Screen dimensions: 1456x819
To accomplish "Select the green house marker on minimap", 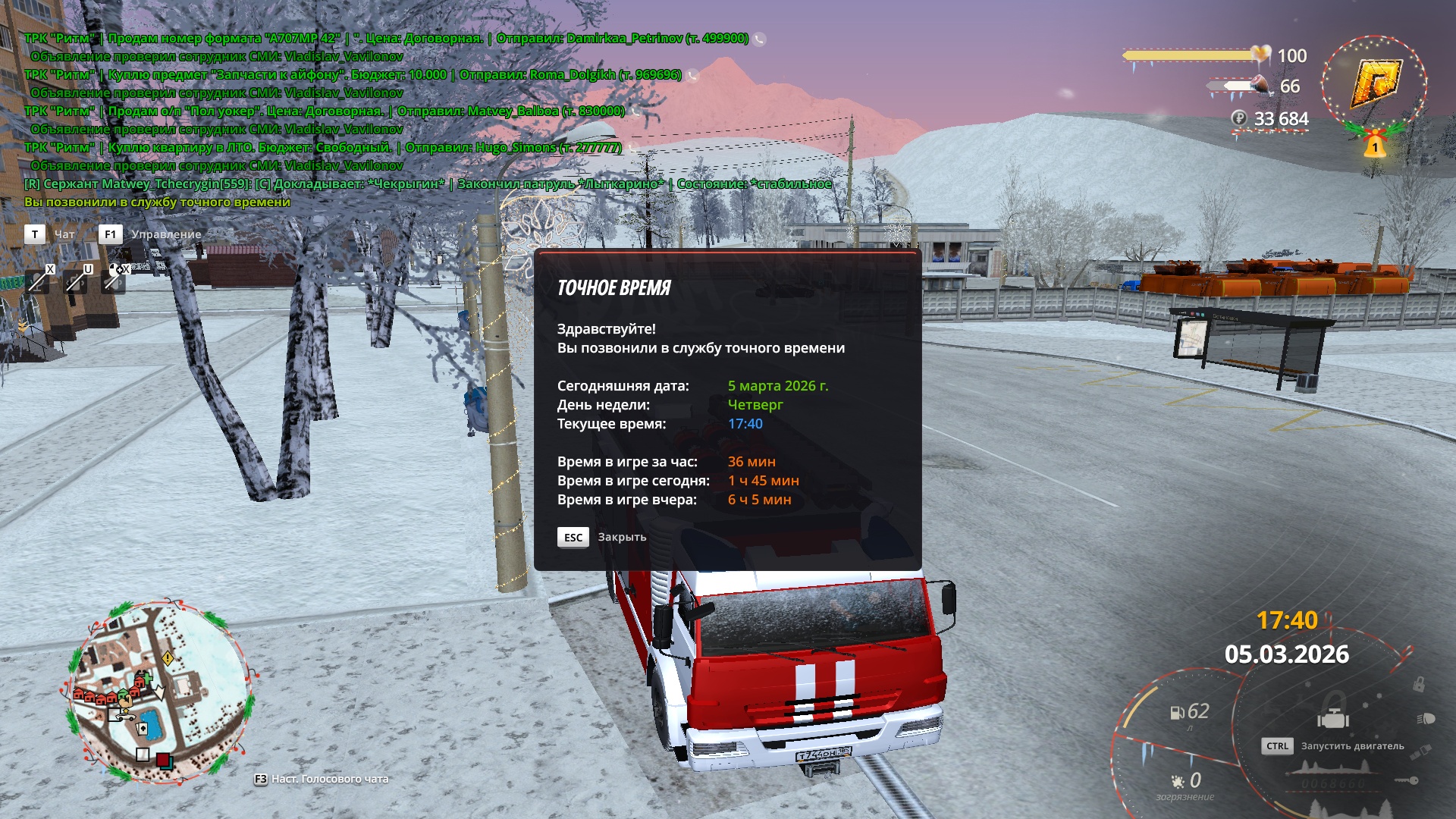I will [124, 694].
